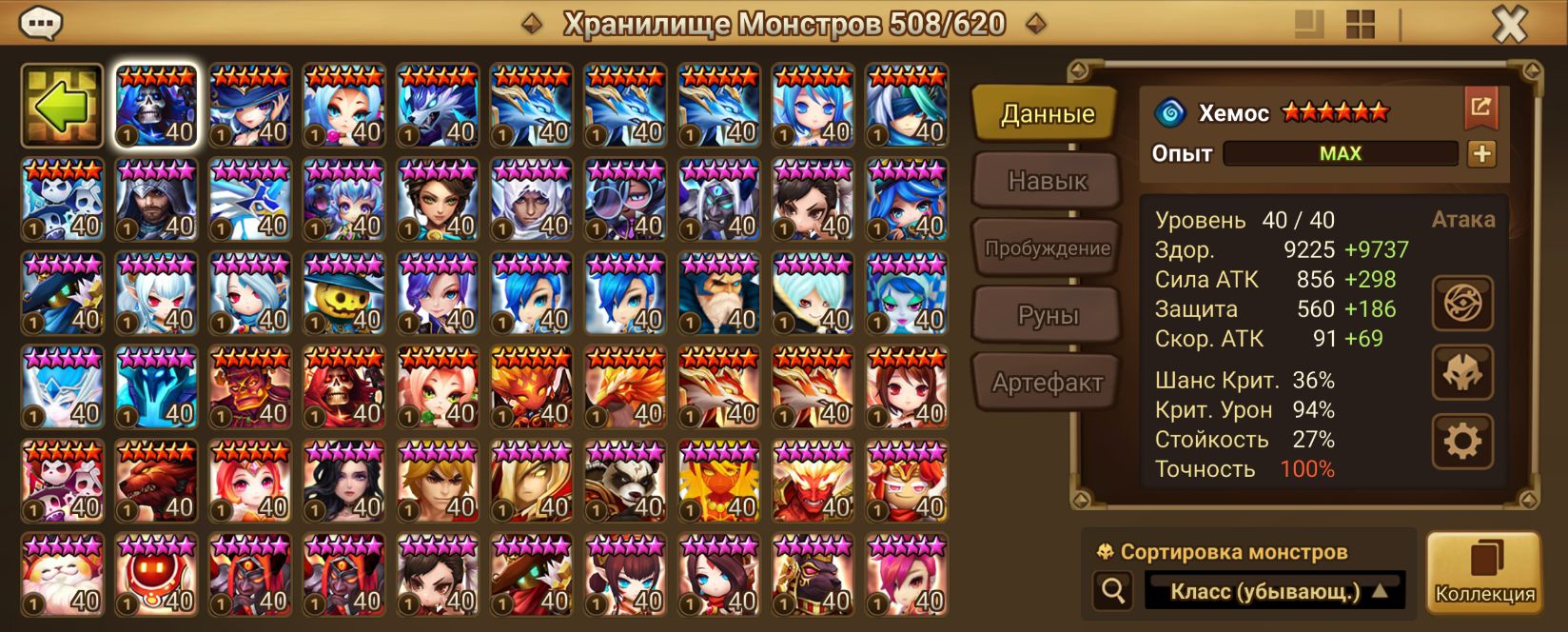Screen dimensions: 1568x632
Task: Select the Пробуждение tab
Action: (1047, 248)
